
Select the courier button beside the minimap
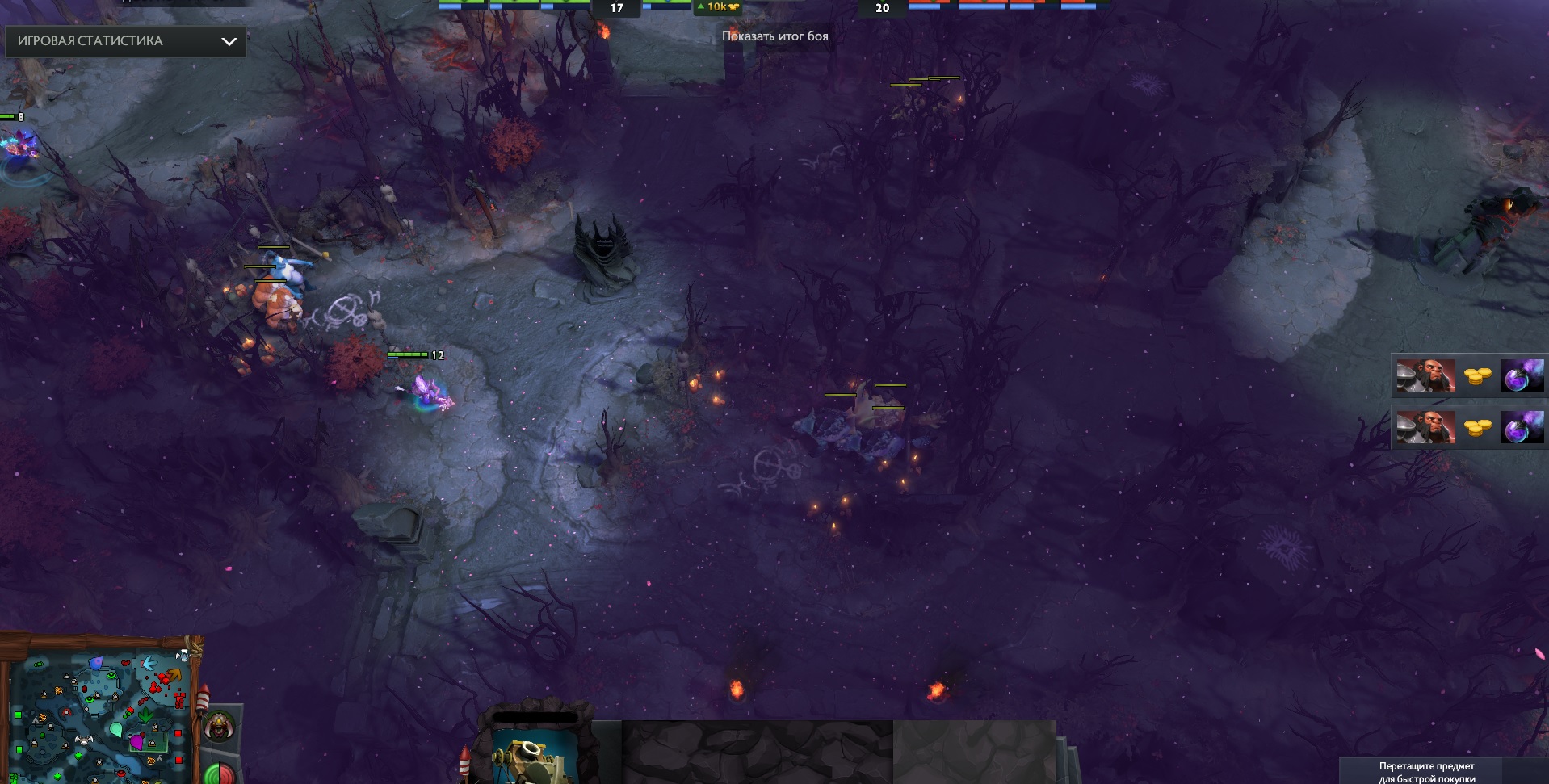(x=219, y=727)
